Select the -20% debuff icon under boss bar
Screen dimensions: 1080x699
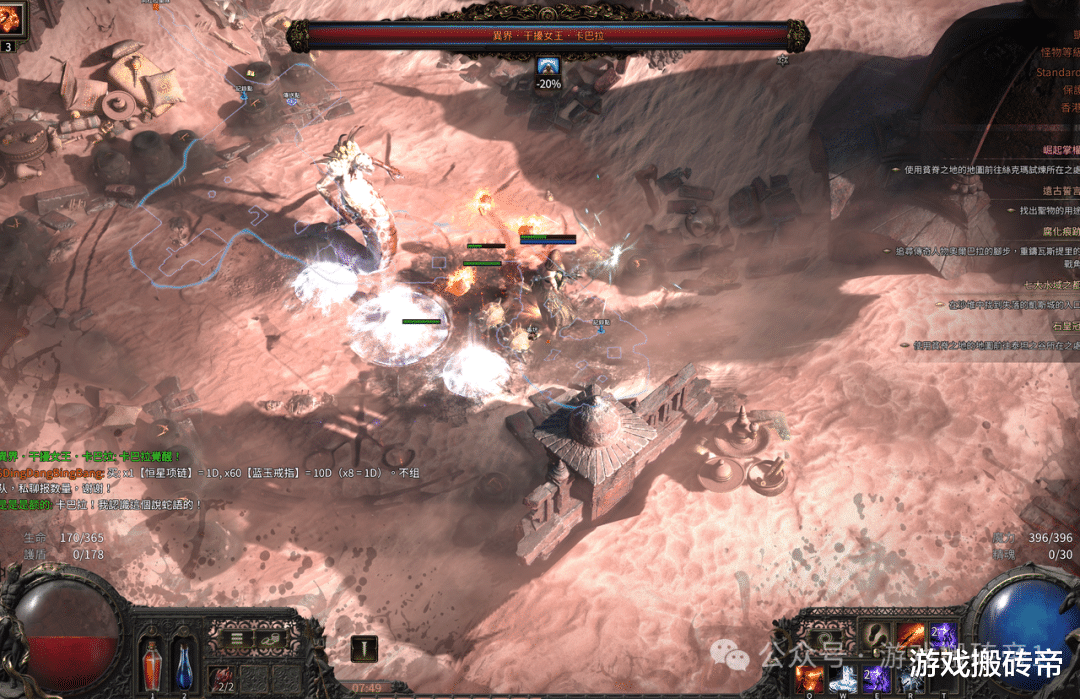tap(547, 68)
